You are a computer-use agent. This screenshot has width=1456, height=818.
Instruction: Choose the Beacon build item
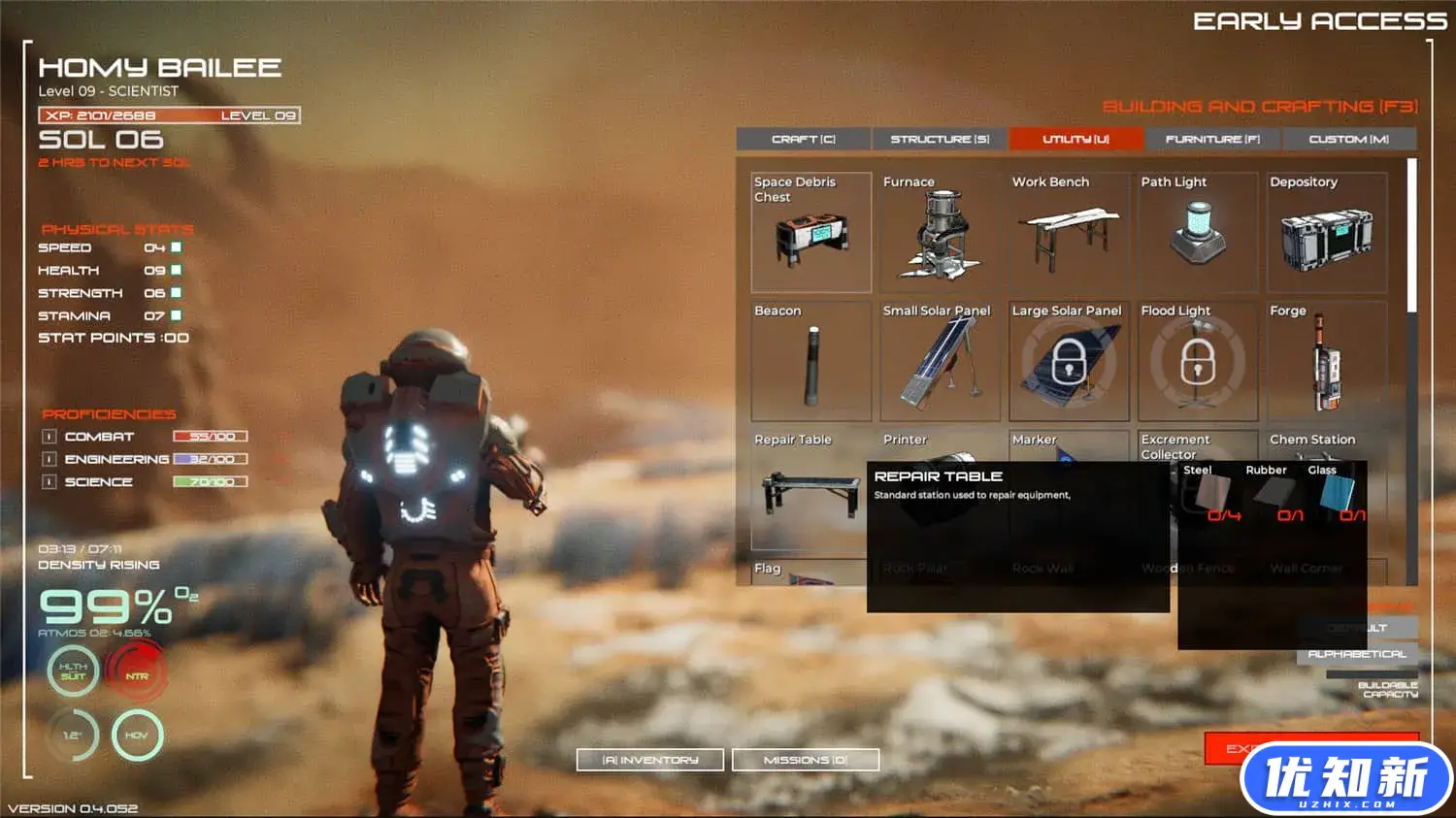(x=811, y=362)
